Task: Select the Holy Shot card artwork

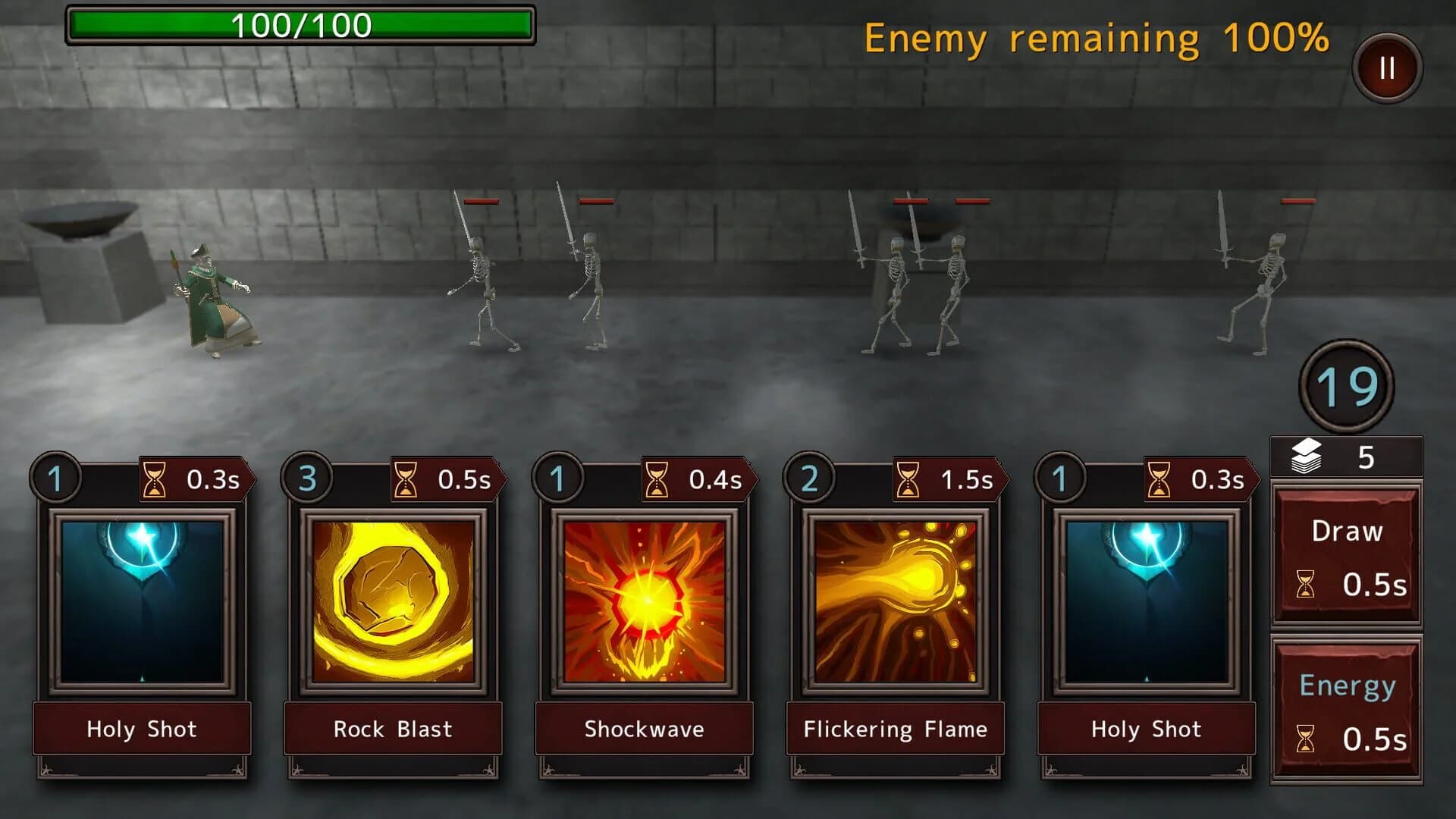Action: [141, 599]
